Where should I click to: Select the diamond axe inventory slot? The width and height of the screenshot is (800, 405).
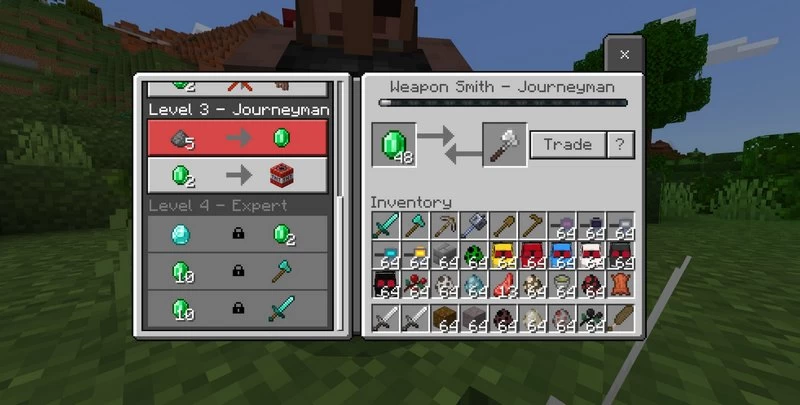point(415,225)
